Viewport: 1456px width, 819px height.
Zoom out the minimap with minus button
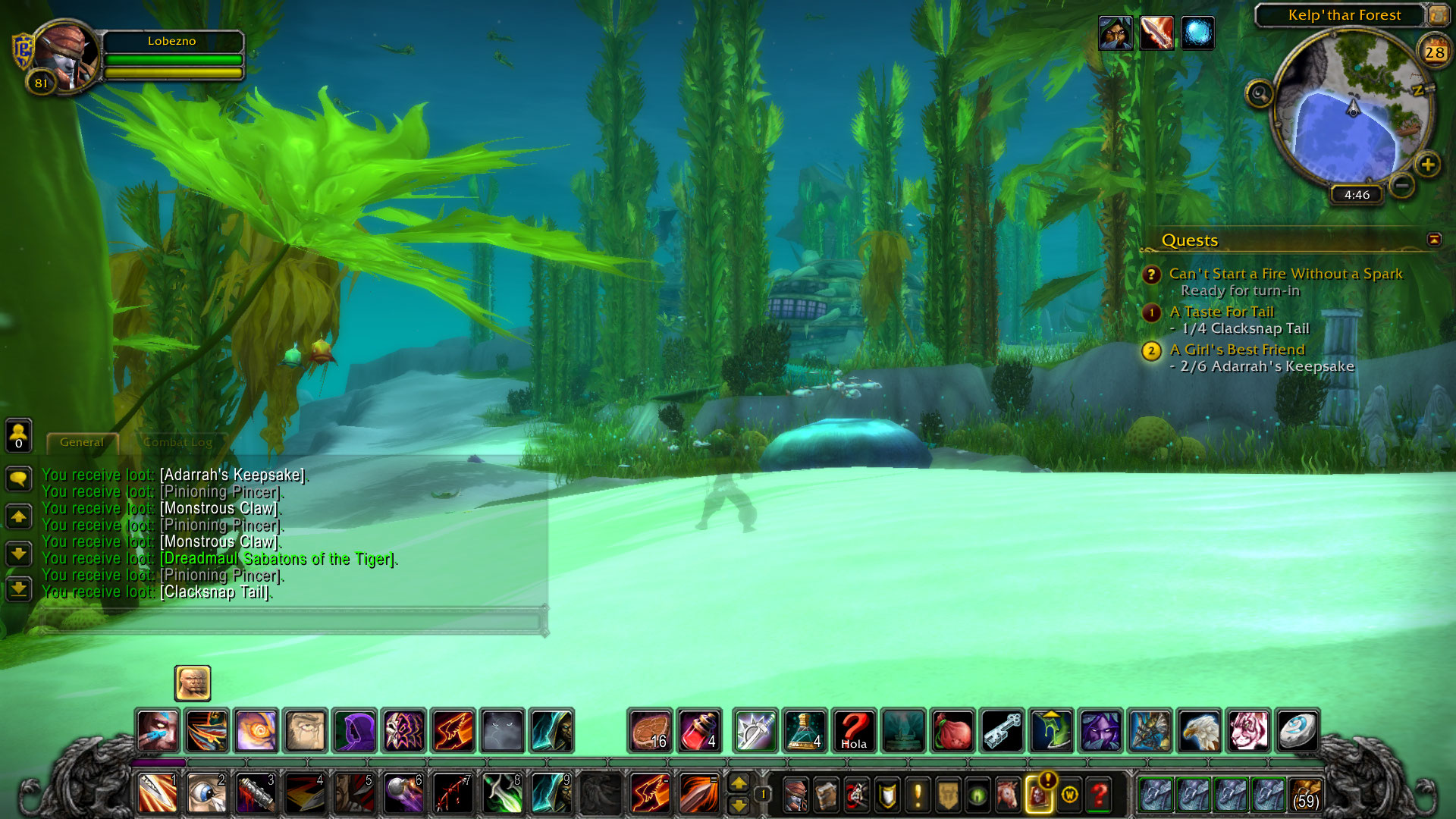click(x=1402, y=185)
